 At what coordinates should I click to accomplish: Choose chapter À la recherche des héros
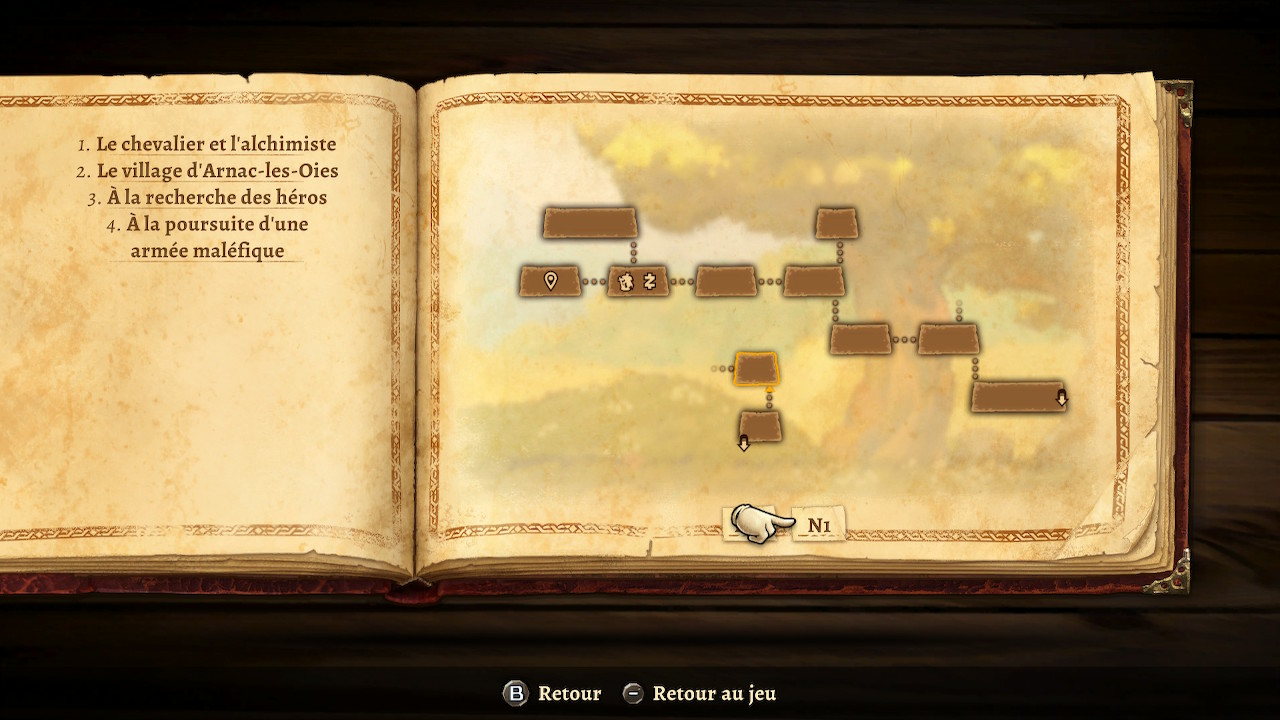217,198
